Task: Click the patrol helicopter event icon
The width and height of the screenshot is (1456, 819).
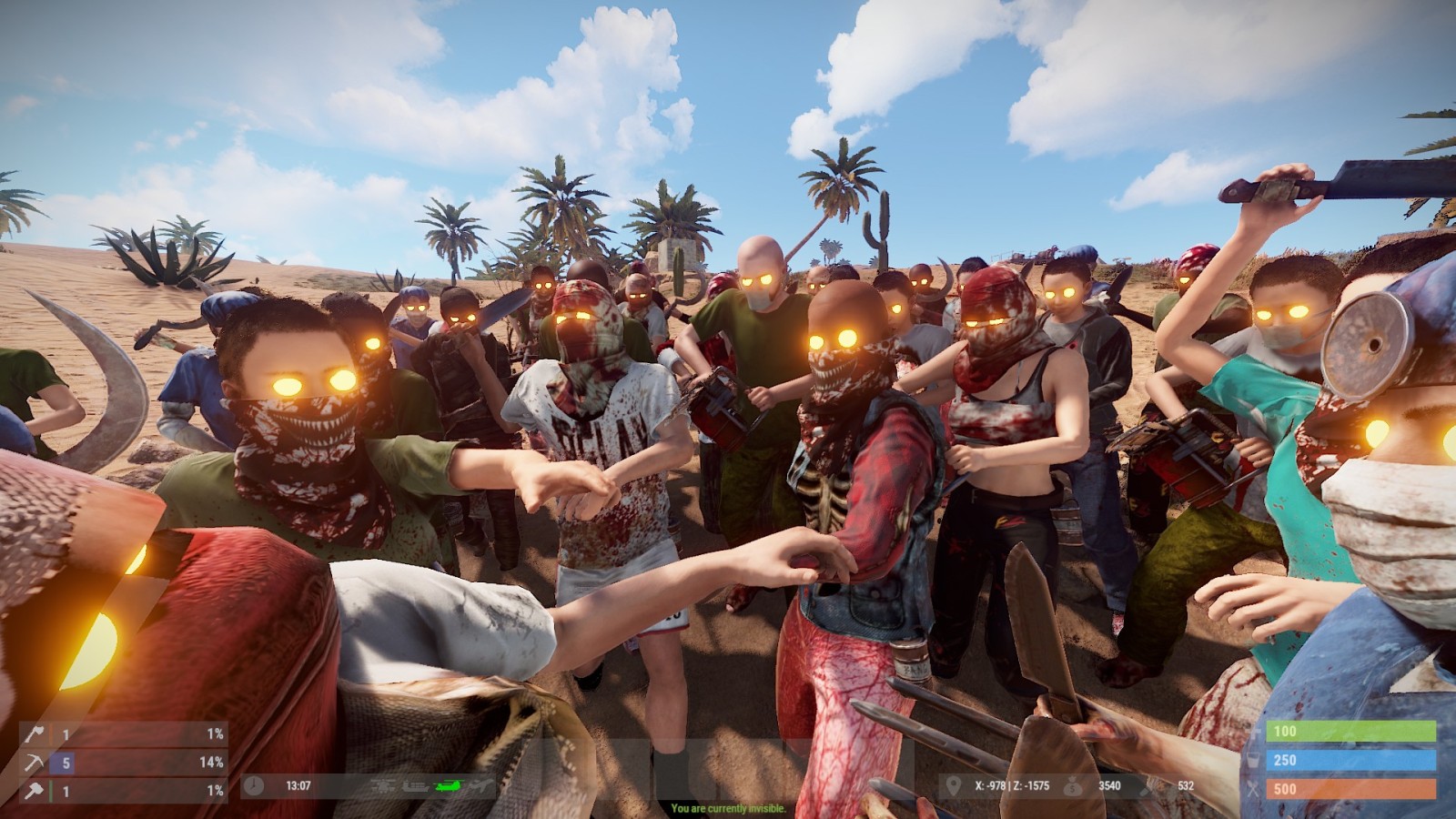Action: (x=383, y=786)
